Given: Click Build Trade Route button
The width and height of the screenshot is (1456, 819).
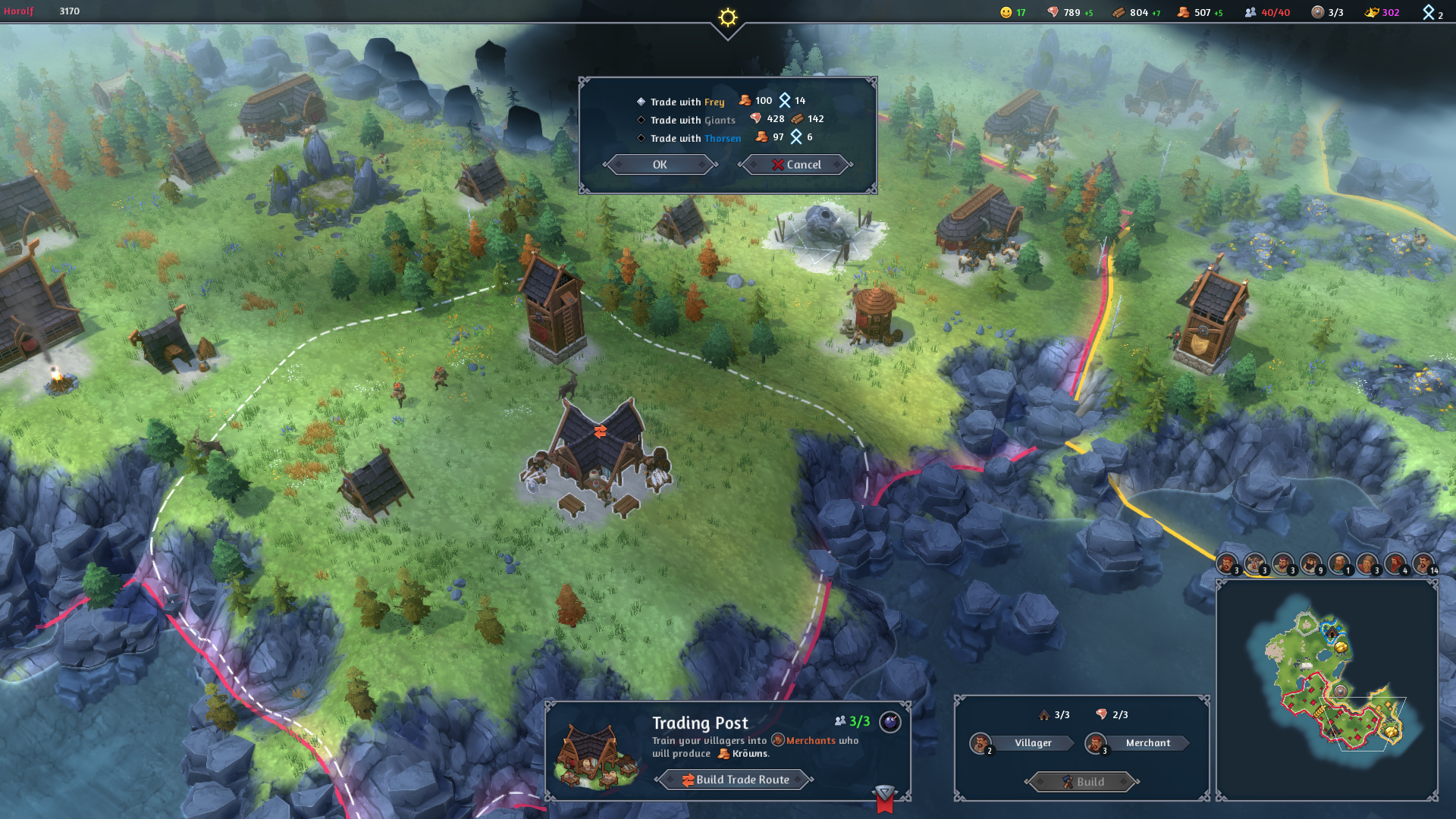Looking at the screenshot, I should [x=735, y=780].
